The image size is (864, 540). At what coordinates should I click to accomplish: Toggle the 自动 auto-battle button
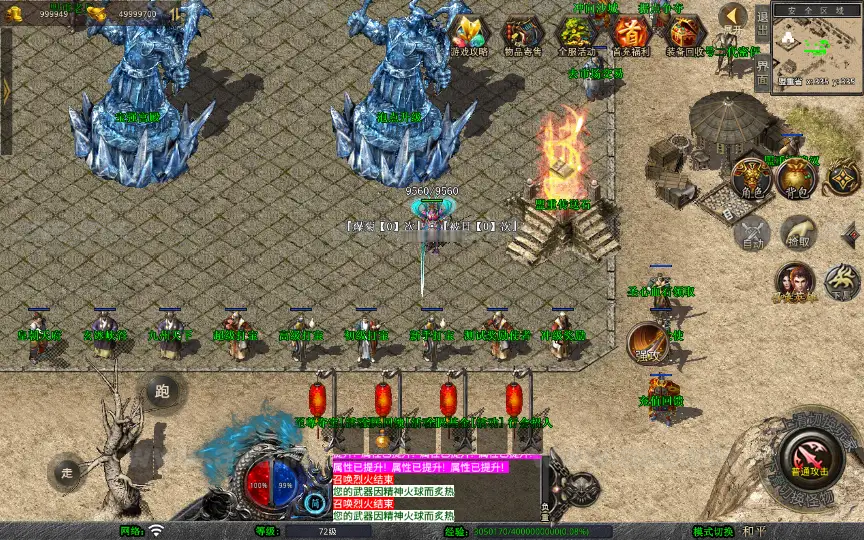[x=752, y=232]
